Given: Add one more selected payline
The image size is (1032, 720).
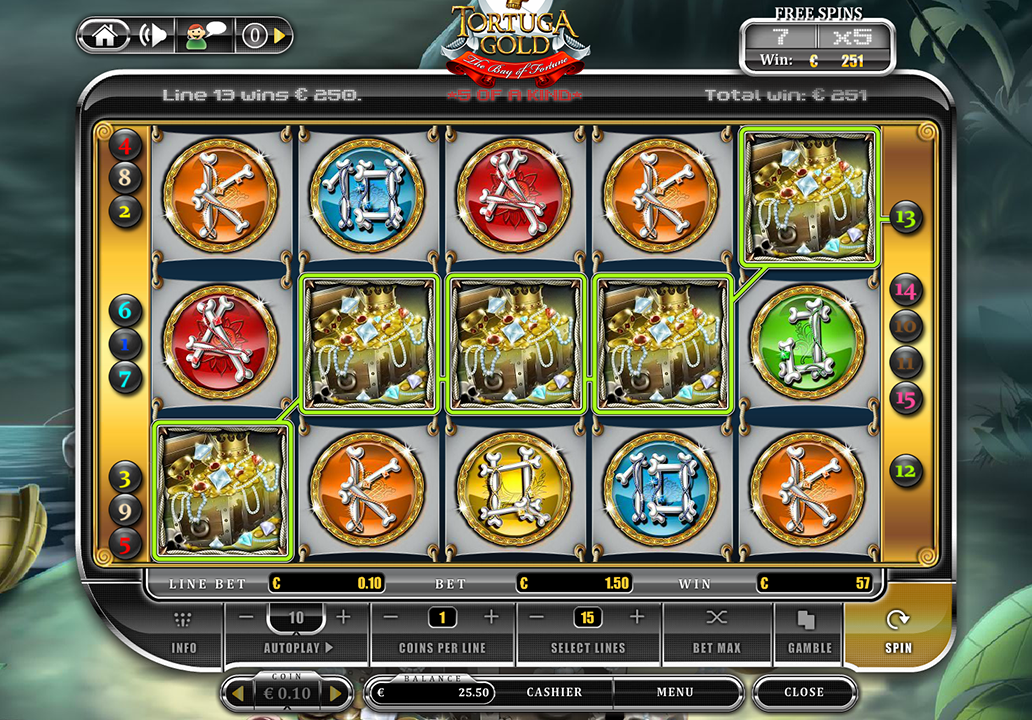Looking at the screenshot, I should [637, 617].
